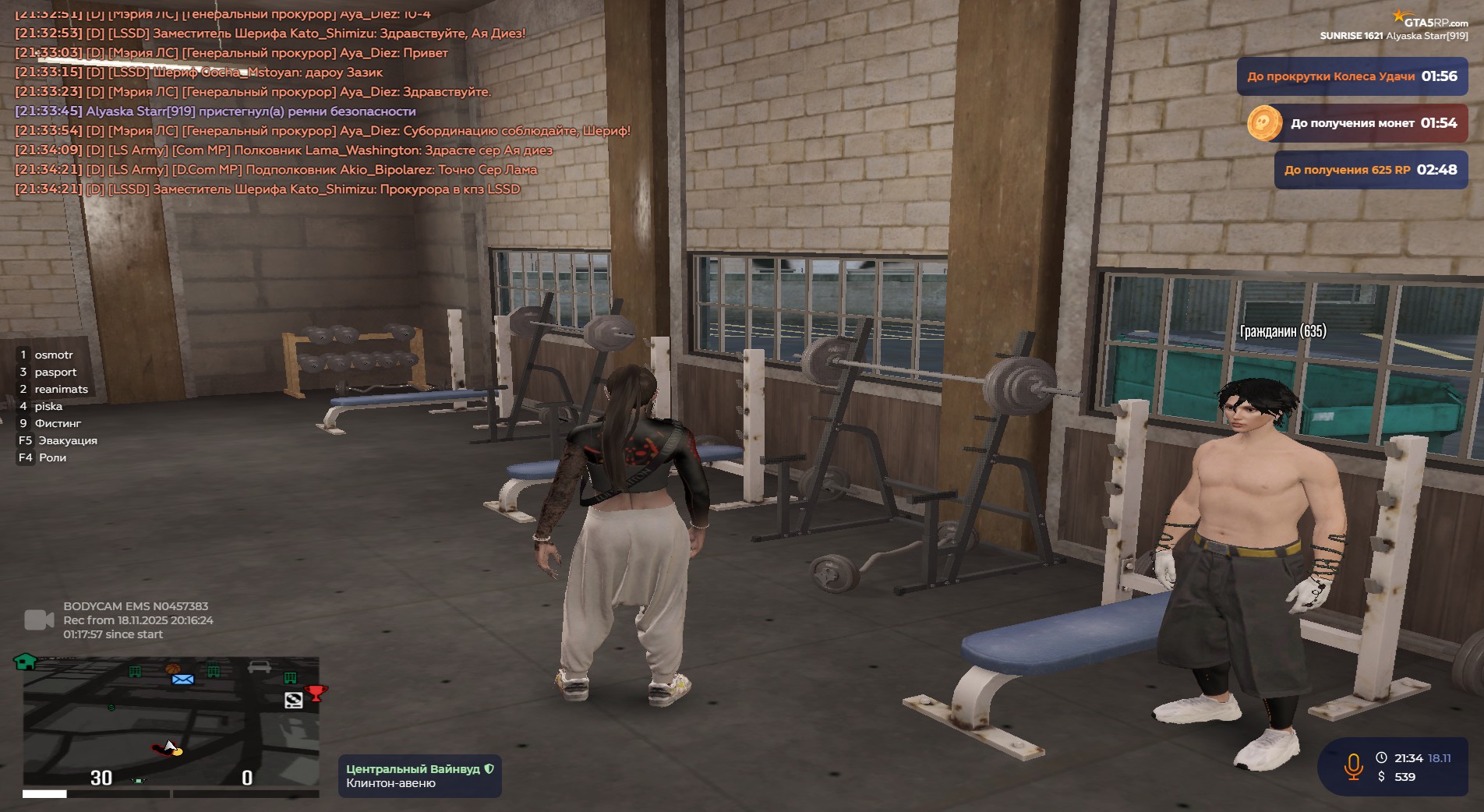Select the pasport quick action
The width and height of the screenshot is (1484, 812).
click(x=55, y=372)
